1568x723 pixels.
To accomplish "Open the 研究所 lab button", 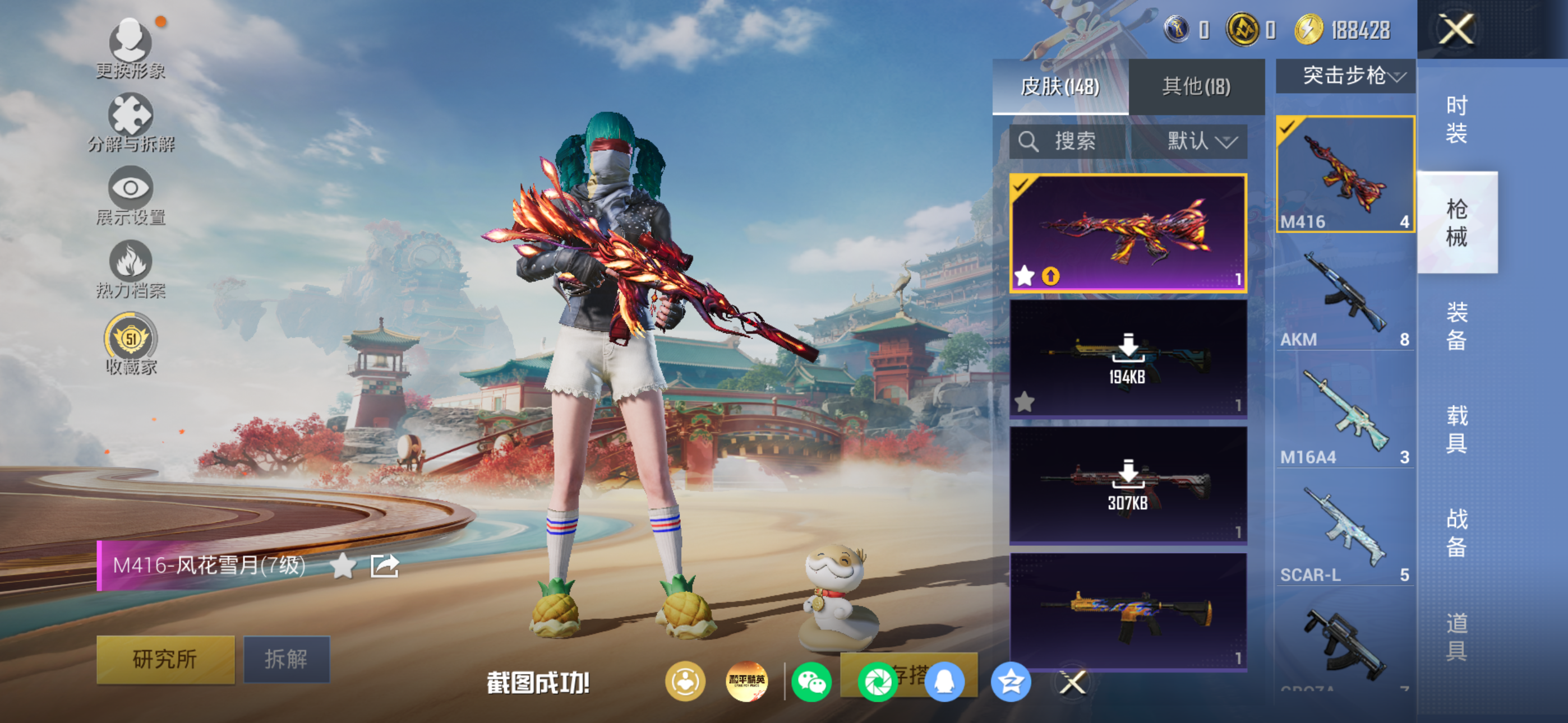I will point(165,659).
